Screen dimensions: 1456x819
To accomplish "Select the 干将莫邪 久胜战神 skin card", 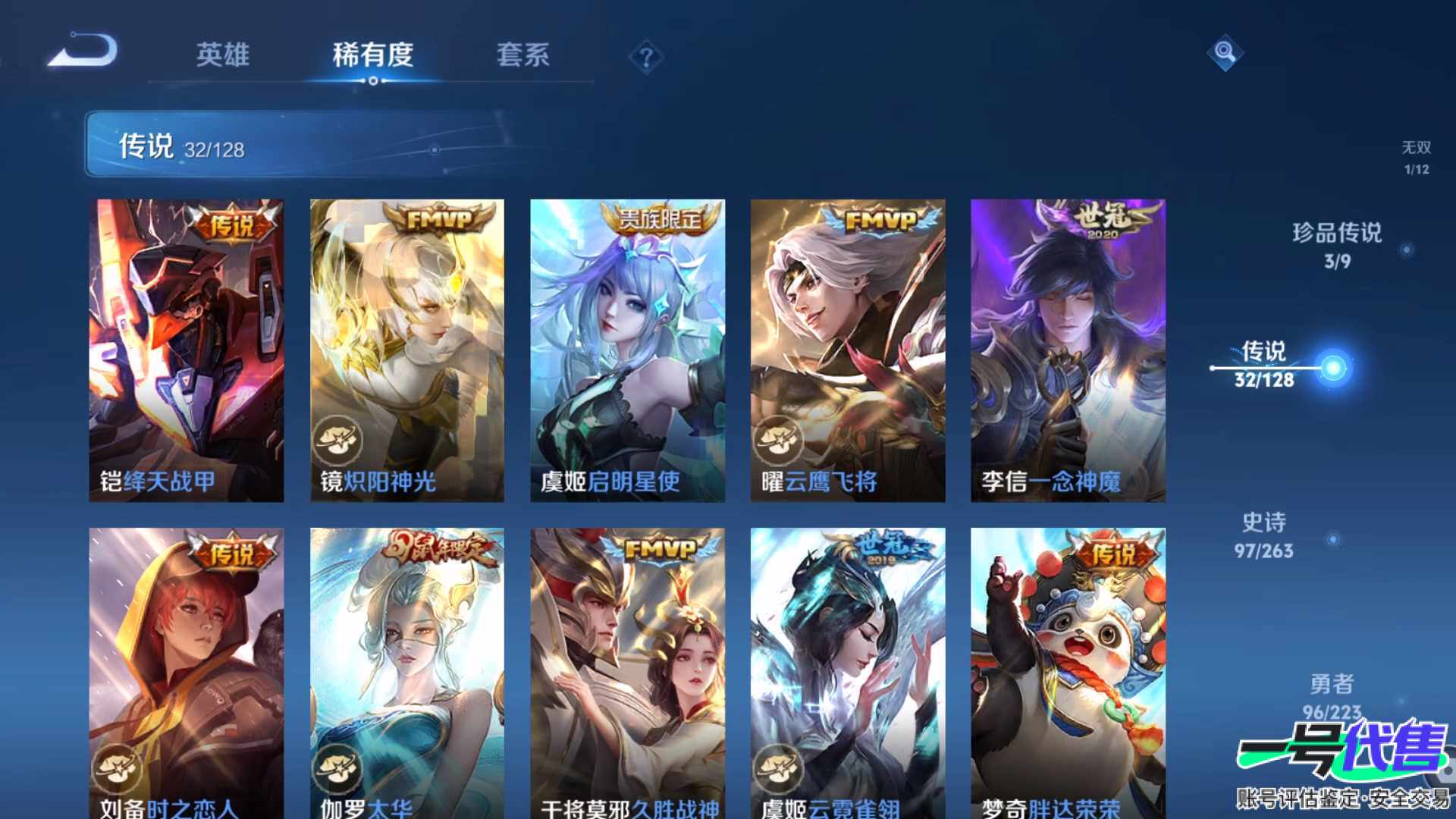I will (x=627, y=673).
